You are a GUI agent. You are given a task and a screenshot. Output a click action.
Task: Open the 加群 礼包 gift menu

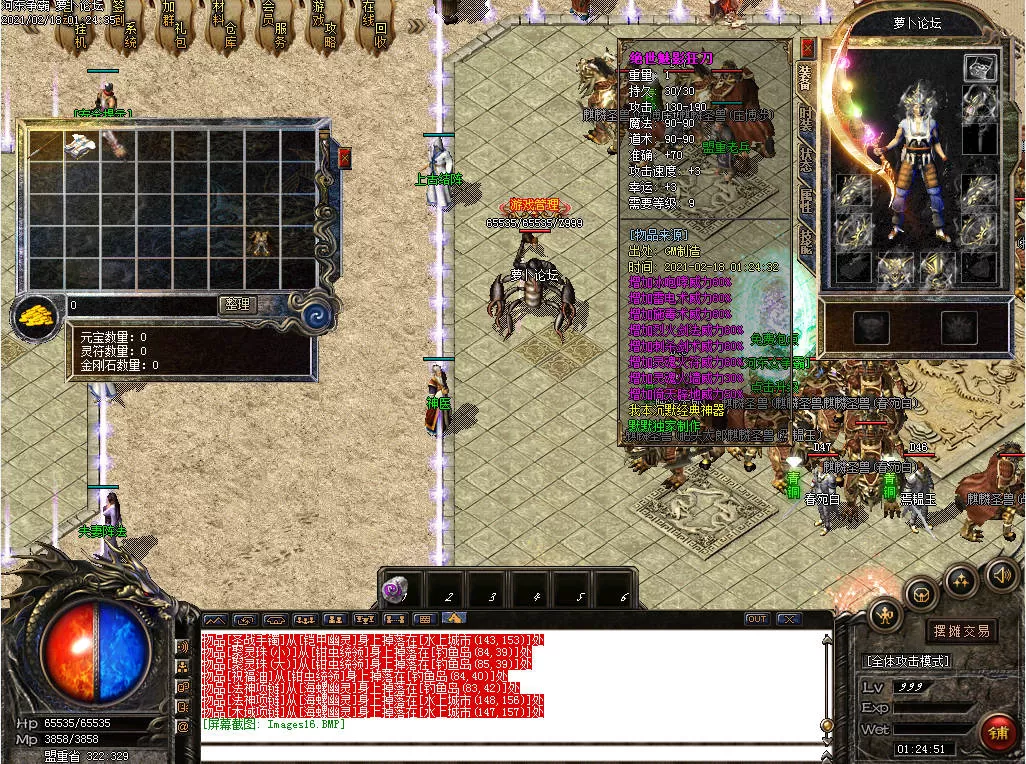[175, 30]
